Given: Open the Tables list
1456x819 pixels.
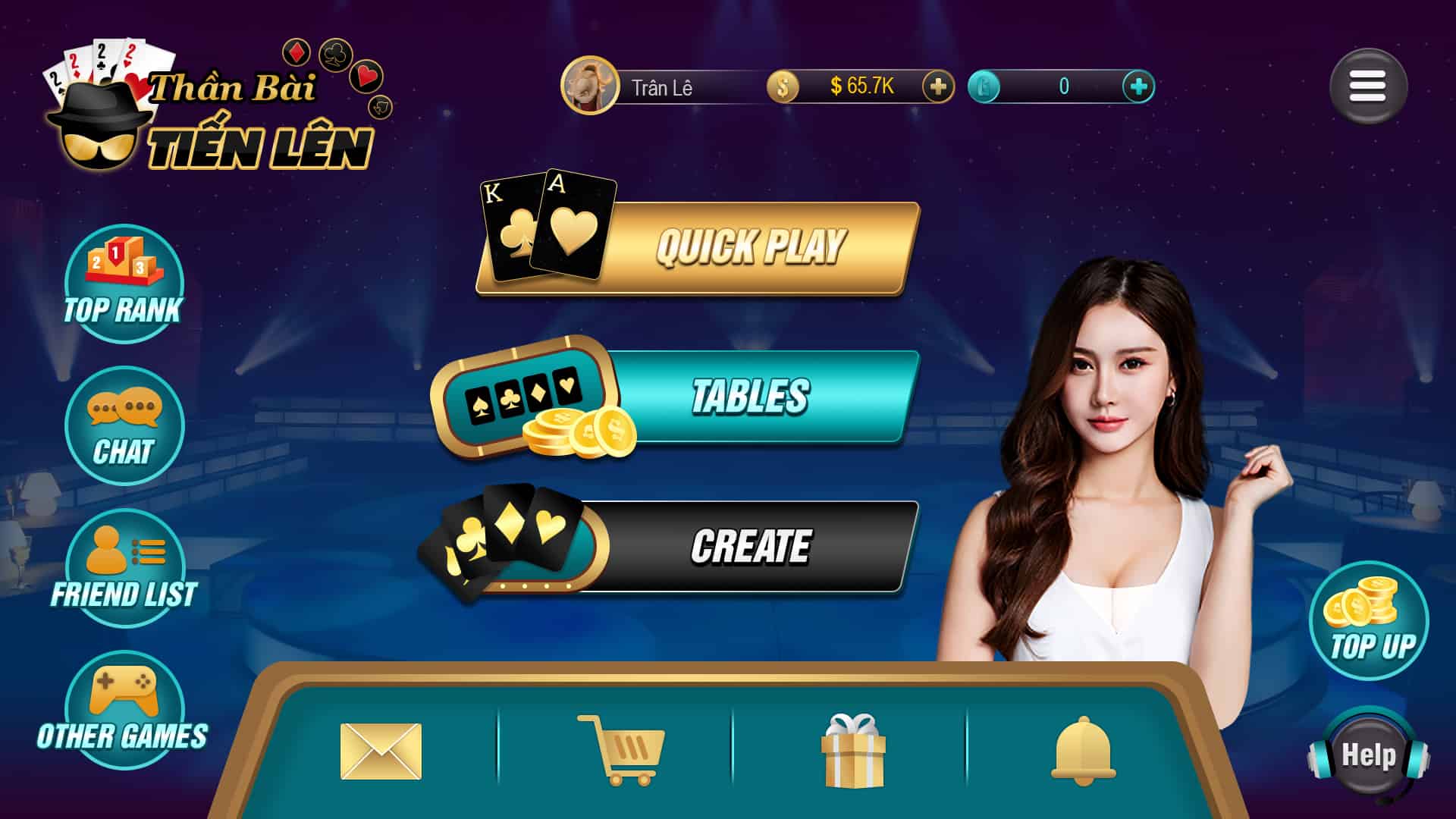Looking at the screenshot, I should pos(749,396).
